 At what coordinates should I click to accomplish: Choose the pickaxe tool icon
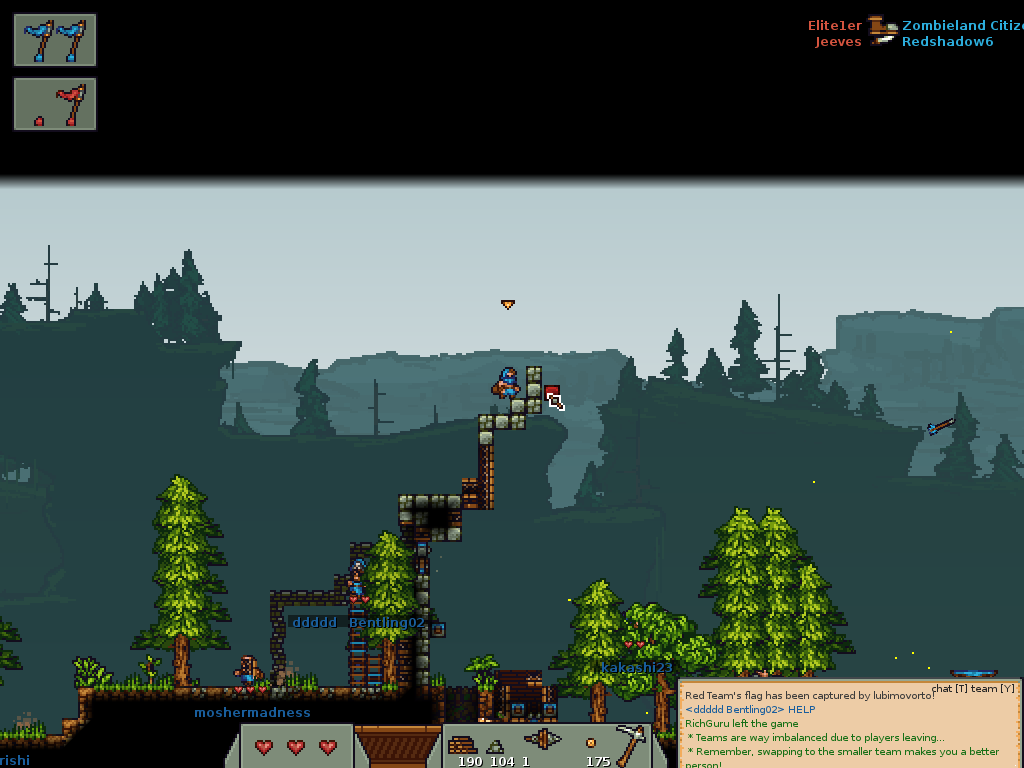[630, 741]
